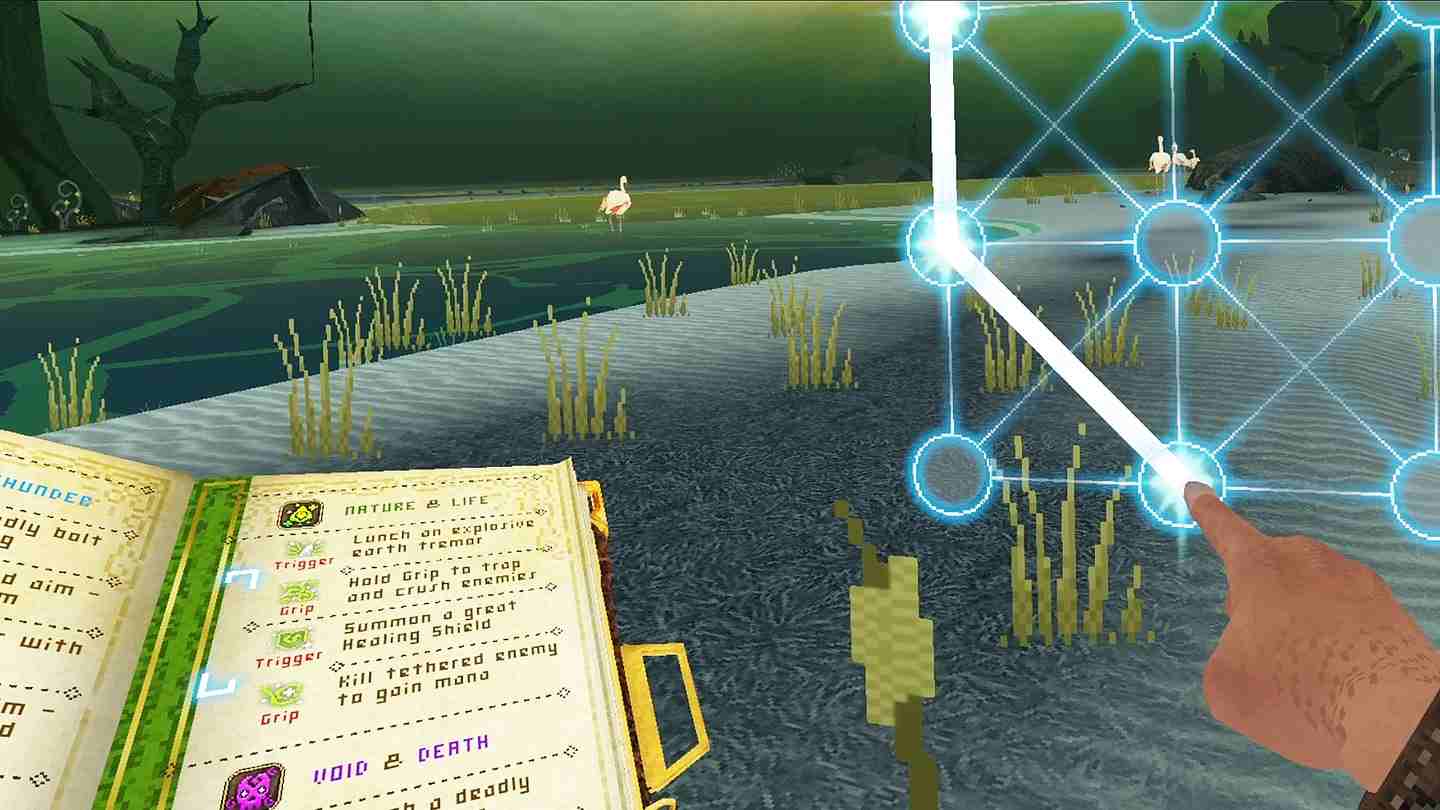Collapse the NATURE & LIFE spell section
Viewport: 1440px width, 810px height.
click(x=417, y=503)
